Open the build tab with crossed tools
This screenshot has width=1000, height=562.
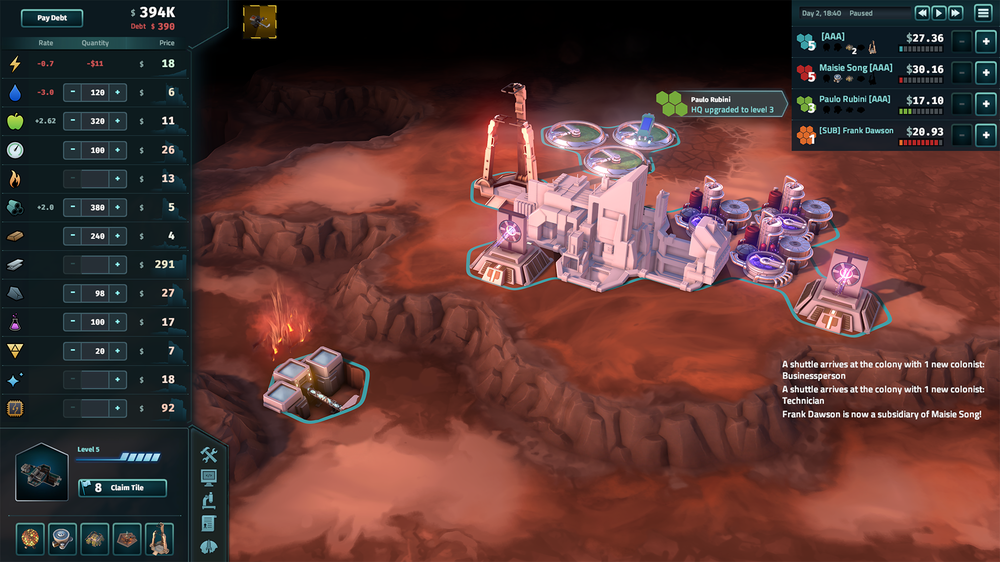click(209, 455)
